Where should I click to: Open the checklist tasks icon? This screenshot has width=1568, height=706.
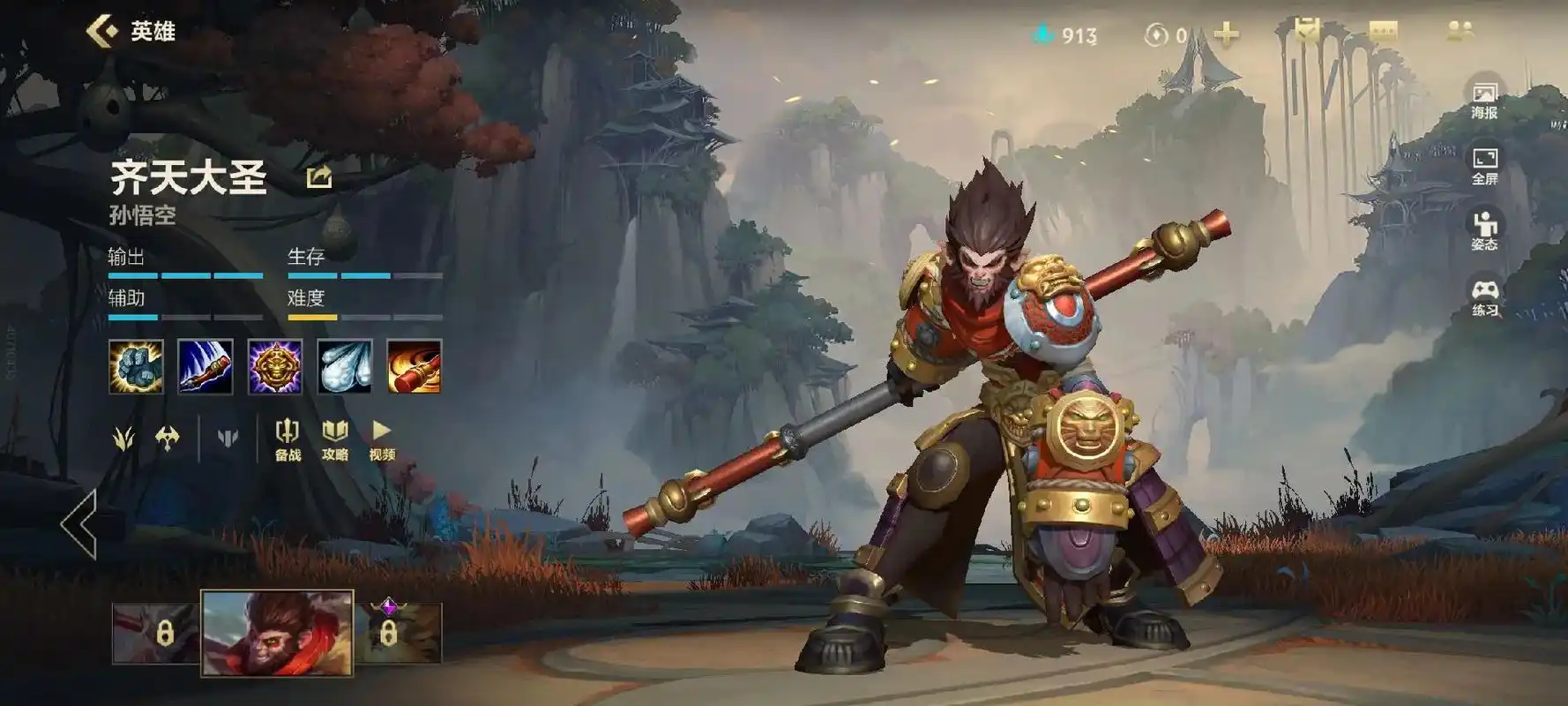(x=1306, y=32)
